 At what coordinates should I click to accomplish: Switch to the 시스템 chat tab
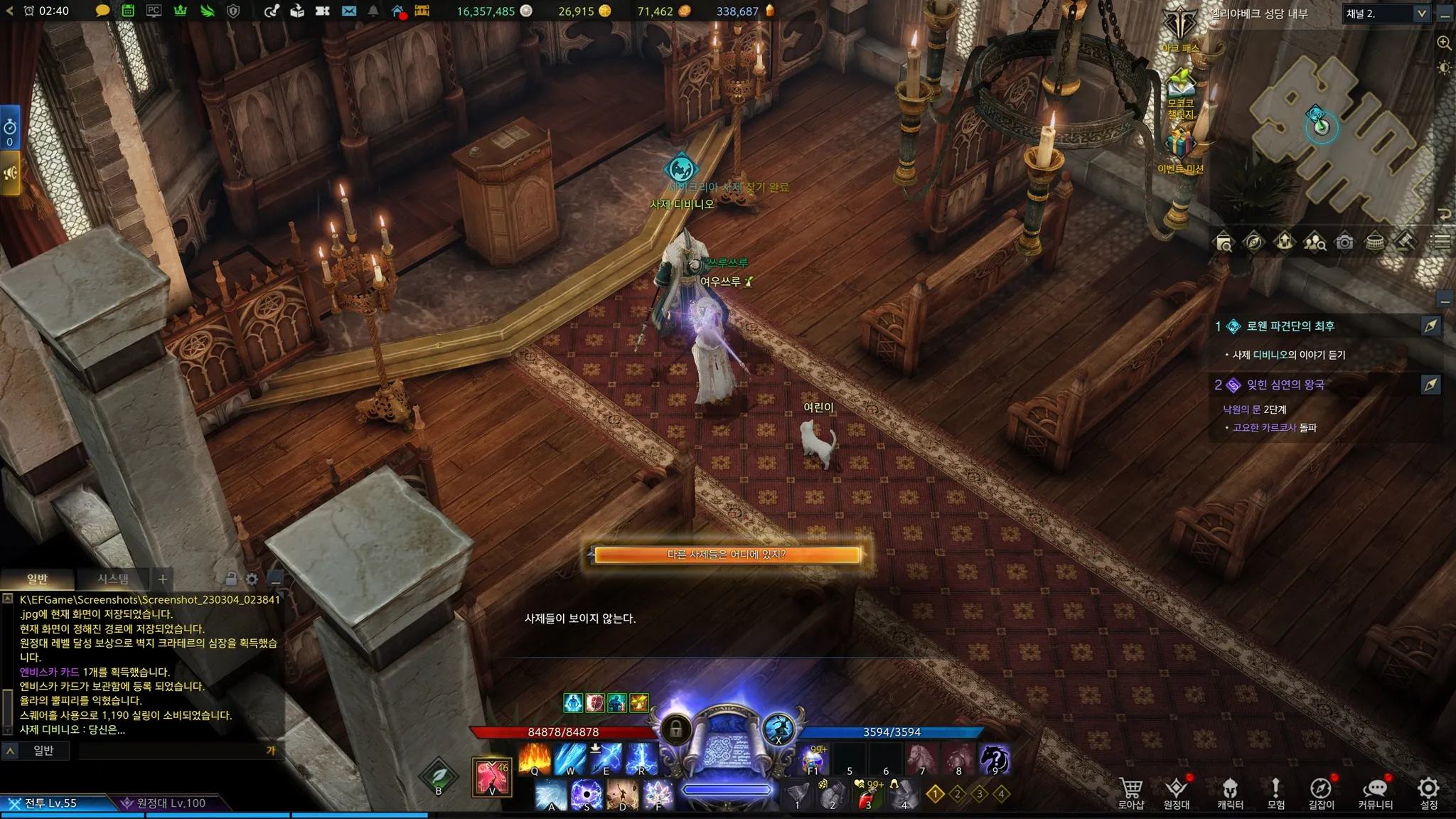[x=113, y=579]
